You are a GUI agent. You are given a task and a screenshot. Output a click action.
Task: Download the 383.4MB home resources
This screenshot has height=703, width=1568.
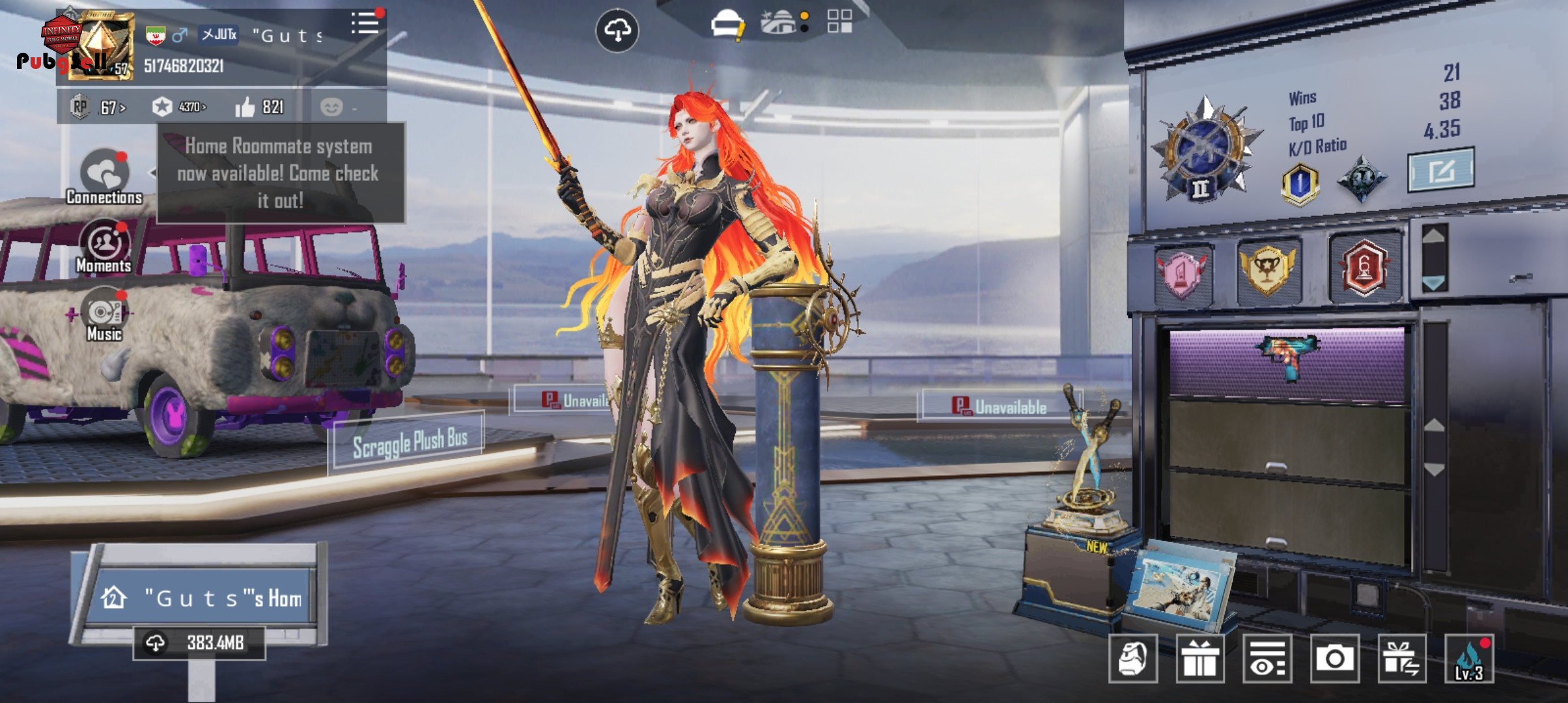point(199,643)
